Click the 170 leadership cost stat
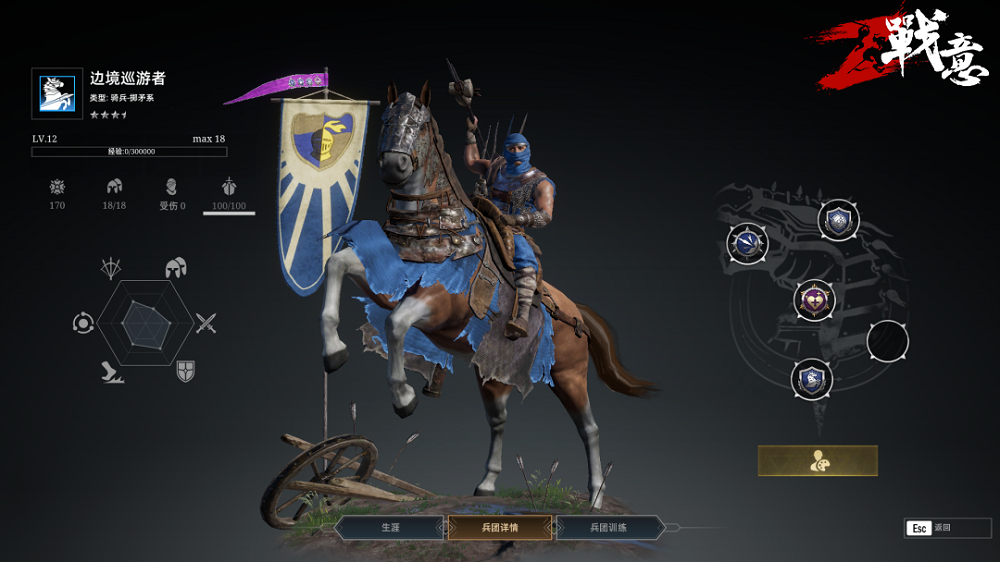 click(57, 194)
